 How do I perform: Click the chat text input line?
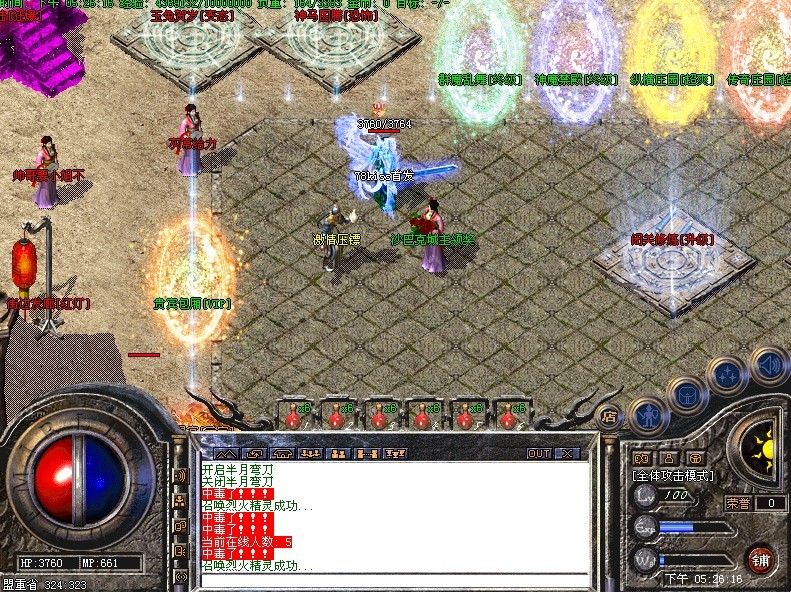coord(390,578)
